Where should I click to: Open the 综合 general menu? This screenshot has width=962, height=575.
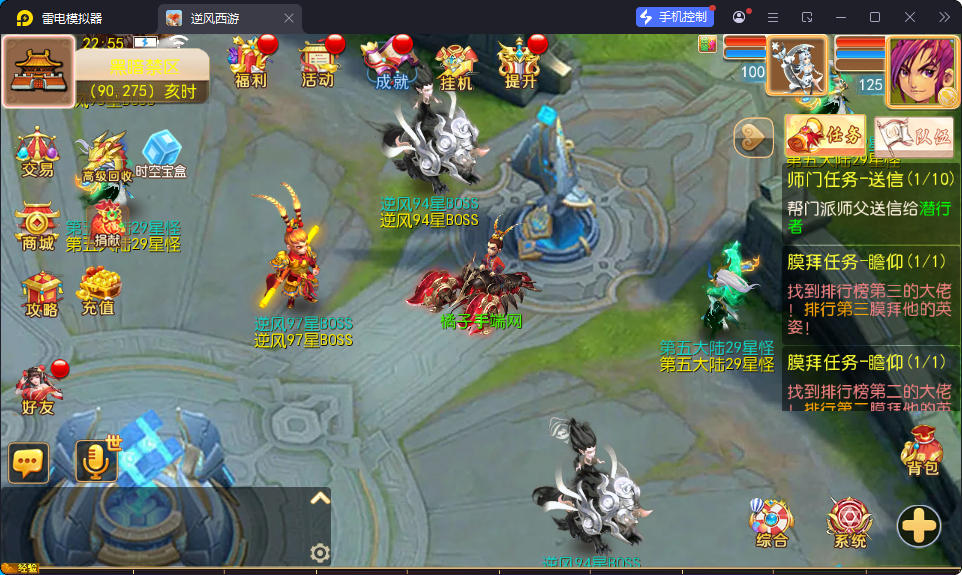point(772,523)
